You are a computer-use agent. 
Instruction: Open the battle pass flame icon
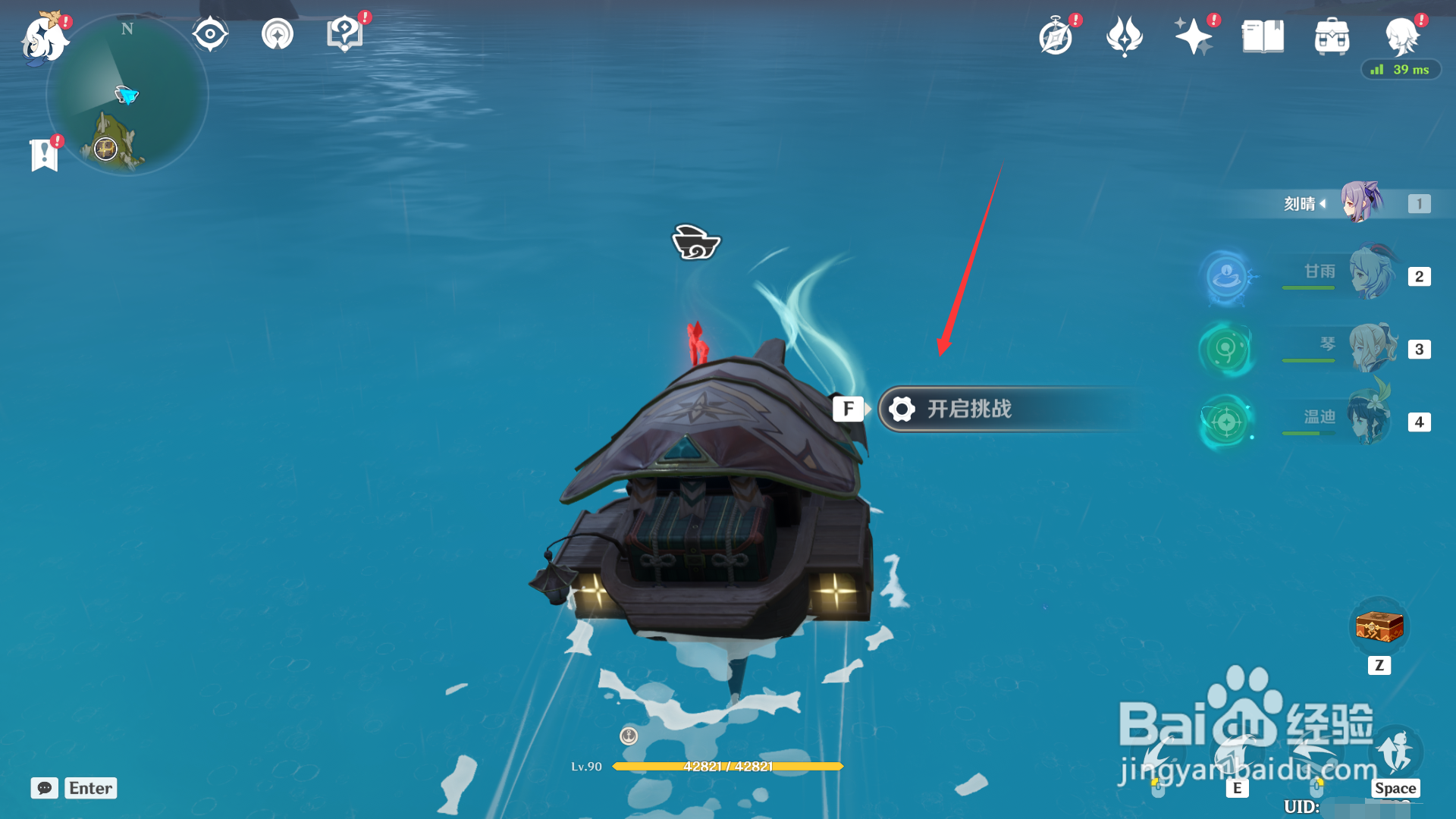coord(1124,36)
